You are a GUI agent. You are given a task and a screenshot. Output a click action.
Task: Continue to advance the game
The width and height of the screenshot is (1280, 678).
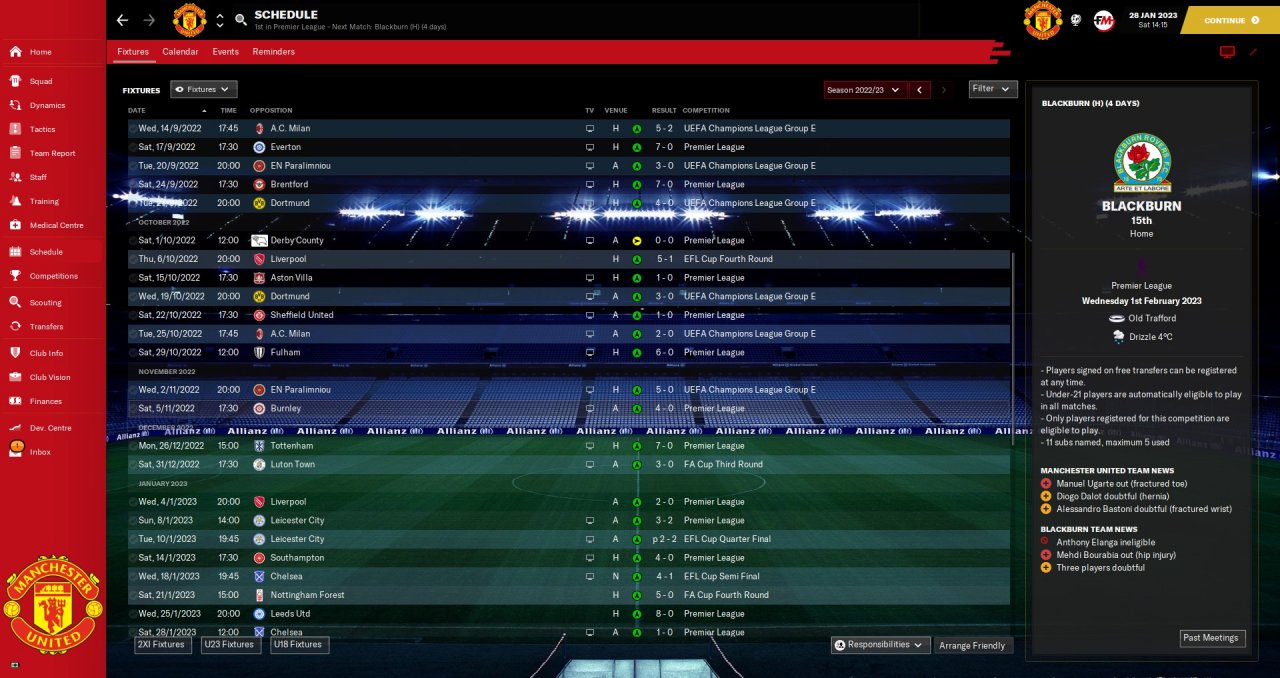1230,20
